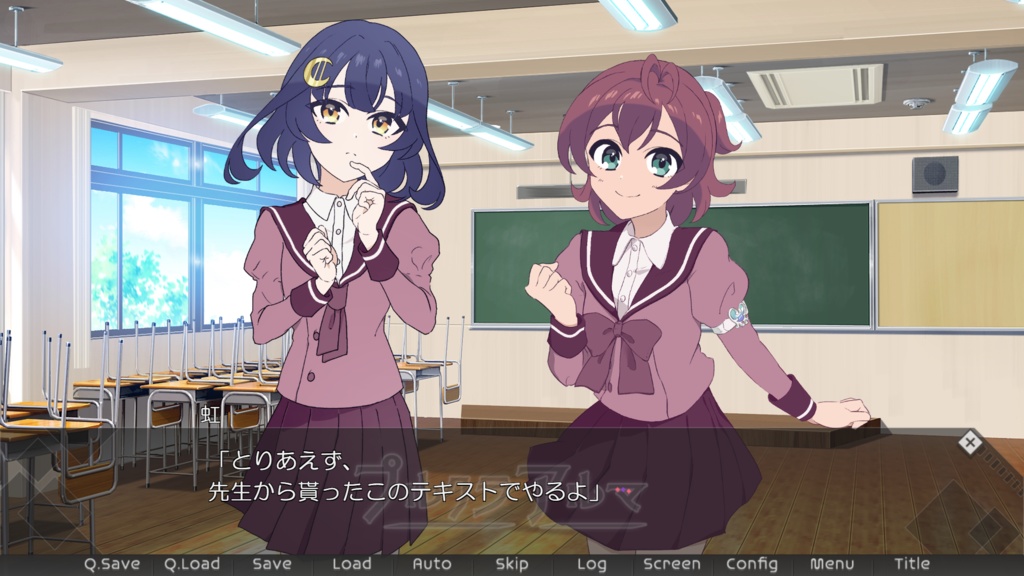This screenshot has height=576, width=1024.
Task: Show the dialogue Log
Action: [x=591, y=564]
